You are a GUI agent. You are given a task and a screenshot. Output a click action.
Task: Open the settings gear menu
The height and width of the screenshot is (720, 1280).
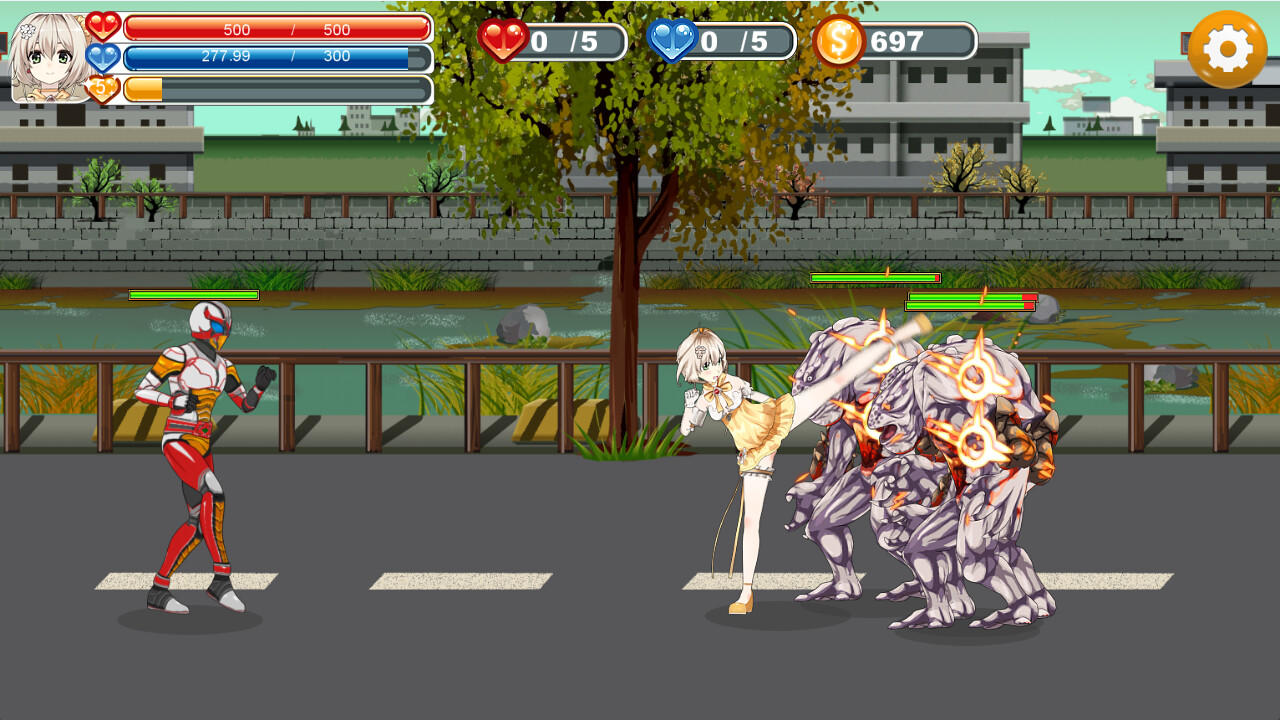[x=1227, y=46]
